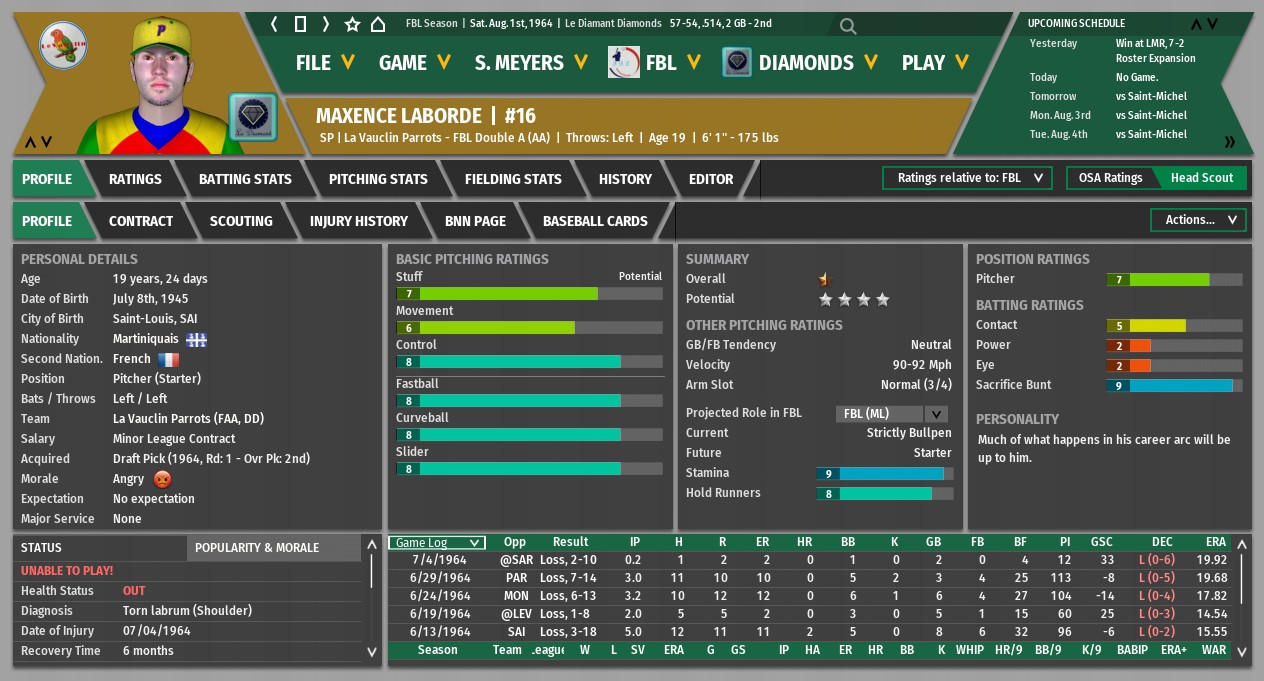Open the FILE menu
The width and height of the screenshot is (1264, 681).
pyautogui.click(x=325, y=62)
